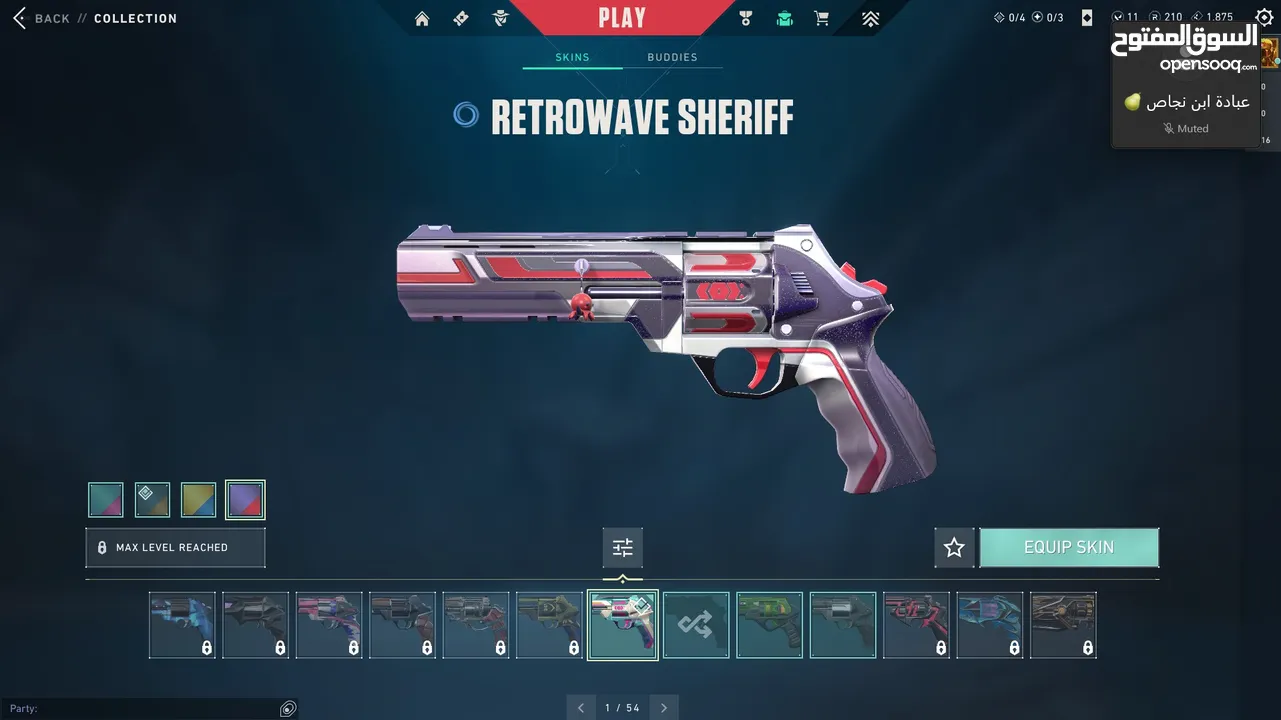Open the store shopping cart icon
The image size is (1281, 720).
pyautogui.click(x=822, y=18)
